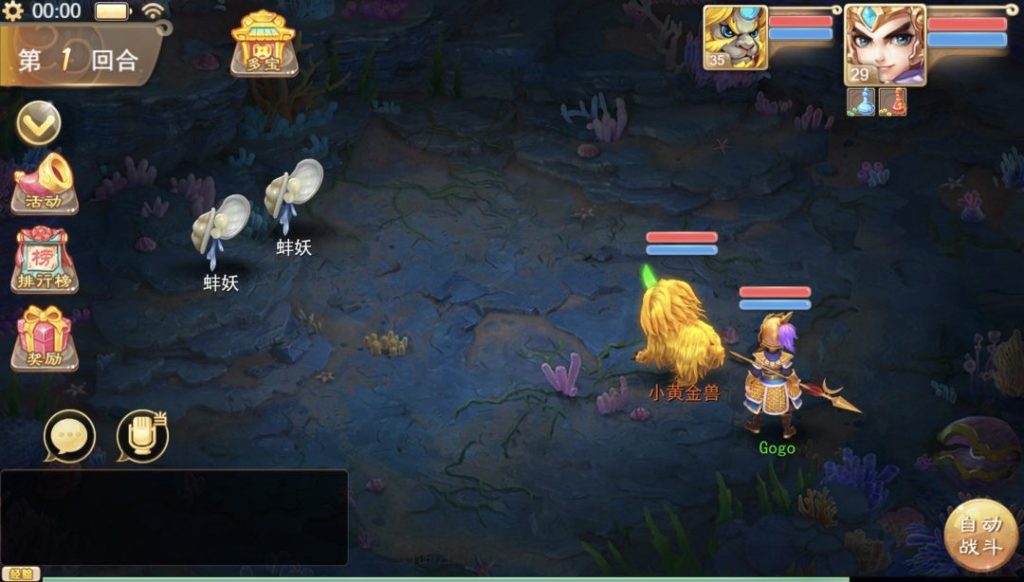Select the golden beast pet portrait
Image resolution: width=1024 pixels, height=582 pixels.
[x=735, y=37]
